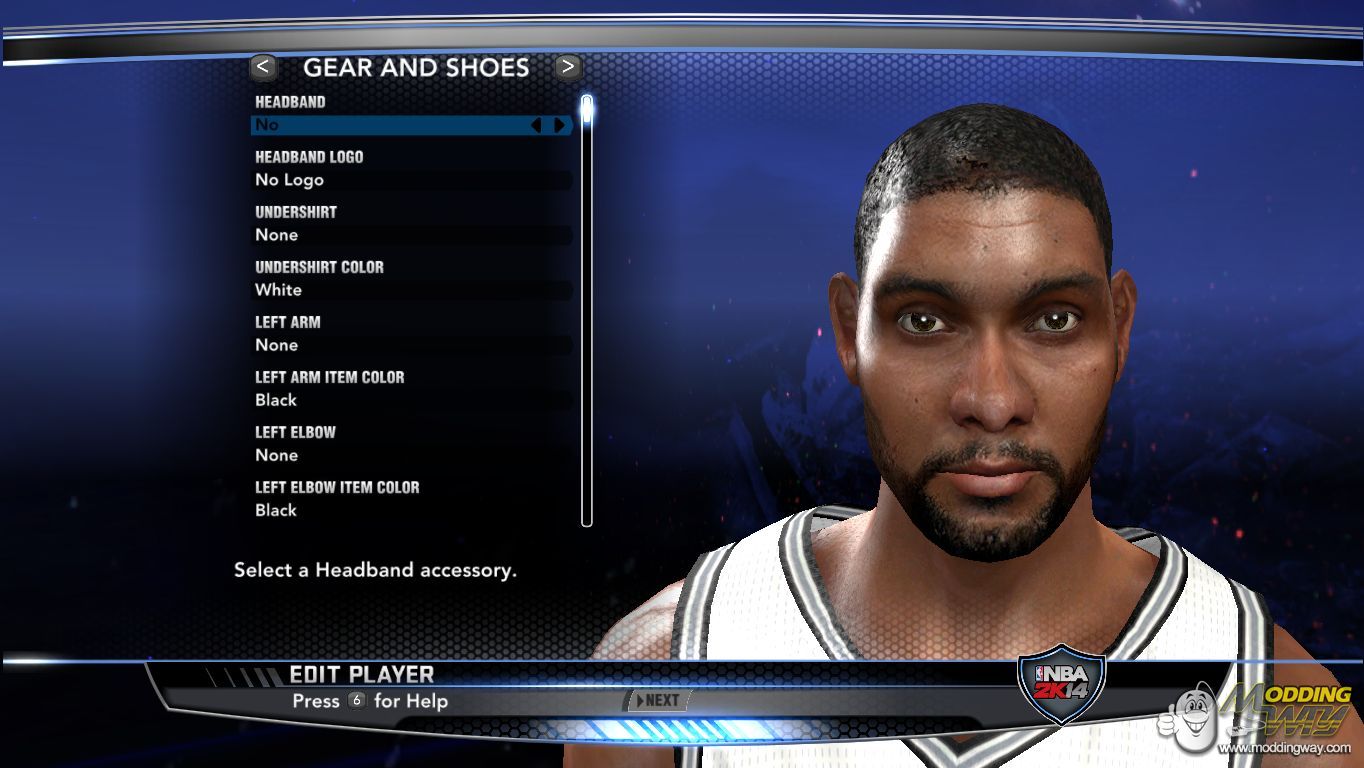Cycle Headband value with the right arrow
Image resolution: width=1364 pixels, height=768 pixels.
(x=559, y=125)
